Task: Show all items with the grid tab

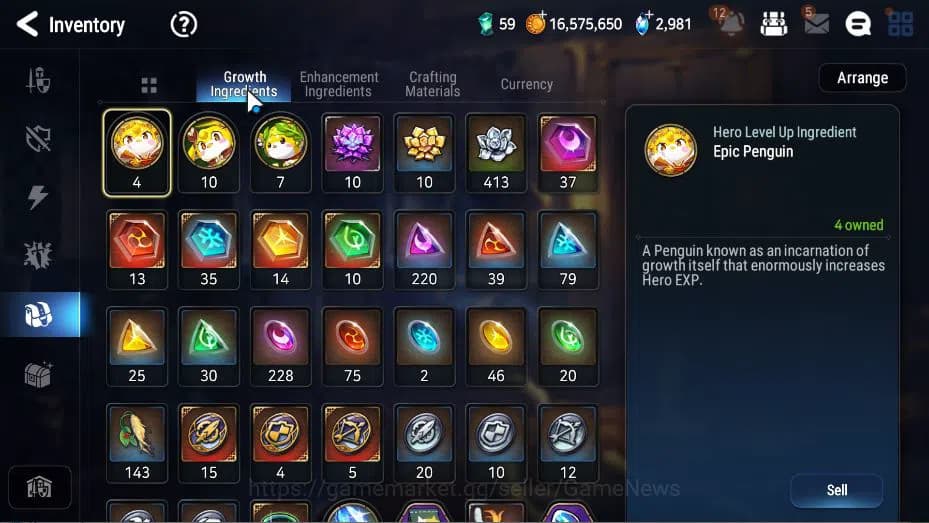Action: click(149, 85)
